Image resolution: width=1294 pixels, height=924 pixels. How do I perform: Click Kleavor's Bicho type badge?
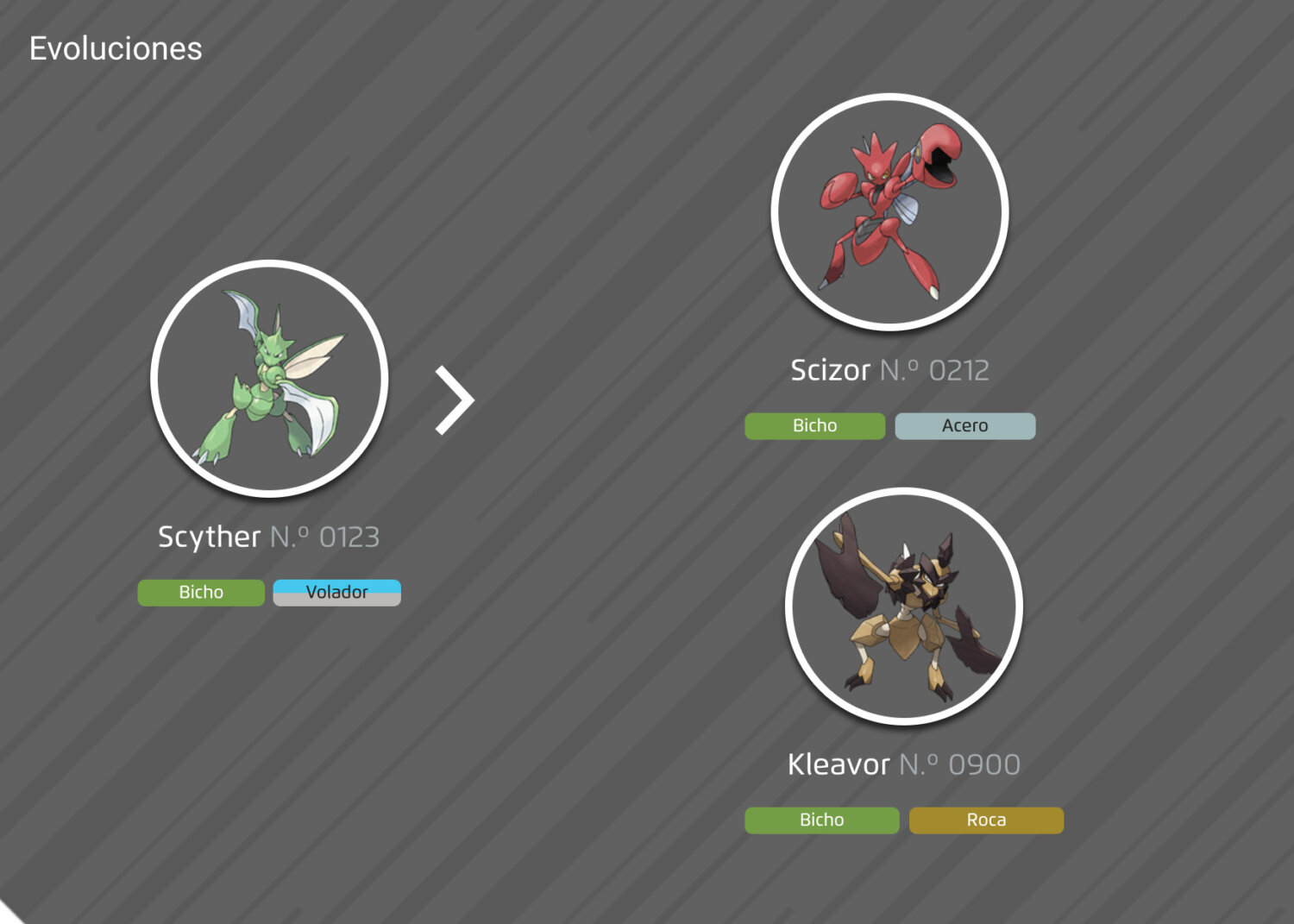820,820
